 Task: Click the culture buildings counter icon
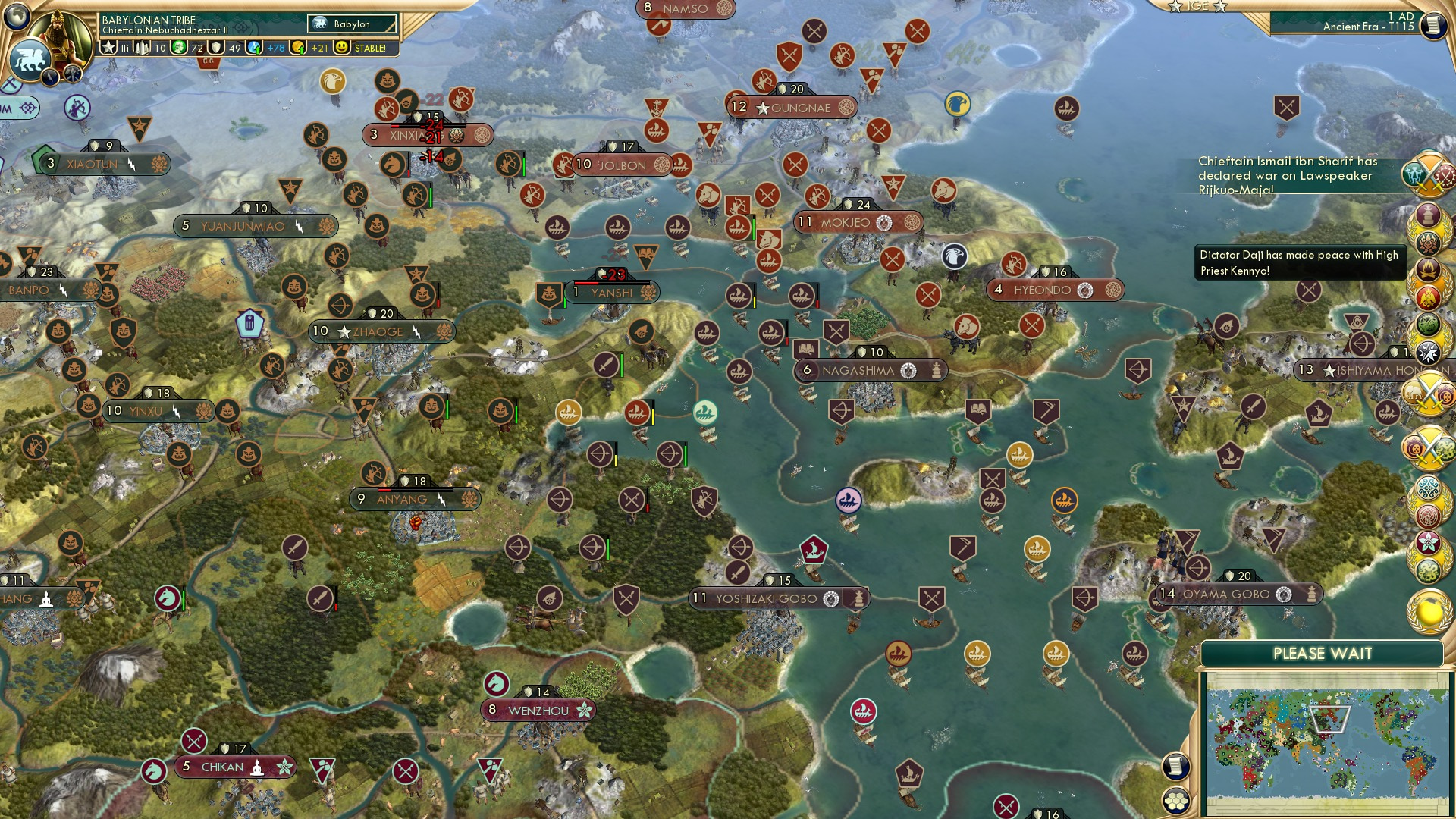143,47
